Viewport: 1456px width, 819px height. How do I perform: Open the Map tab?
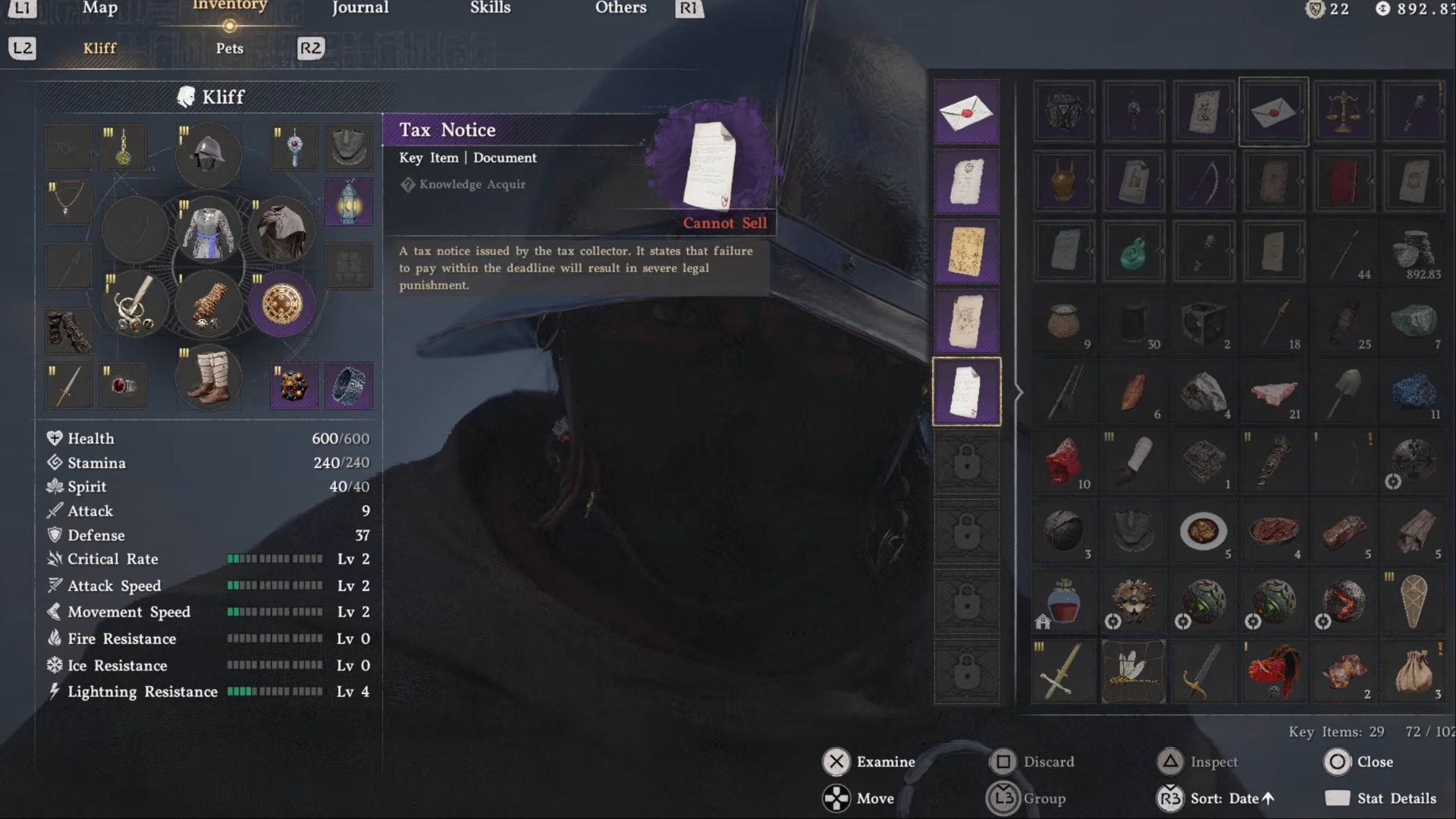[x=99, y=8]
